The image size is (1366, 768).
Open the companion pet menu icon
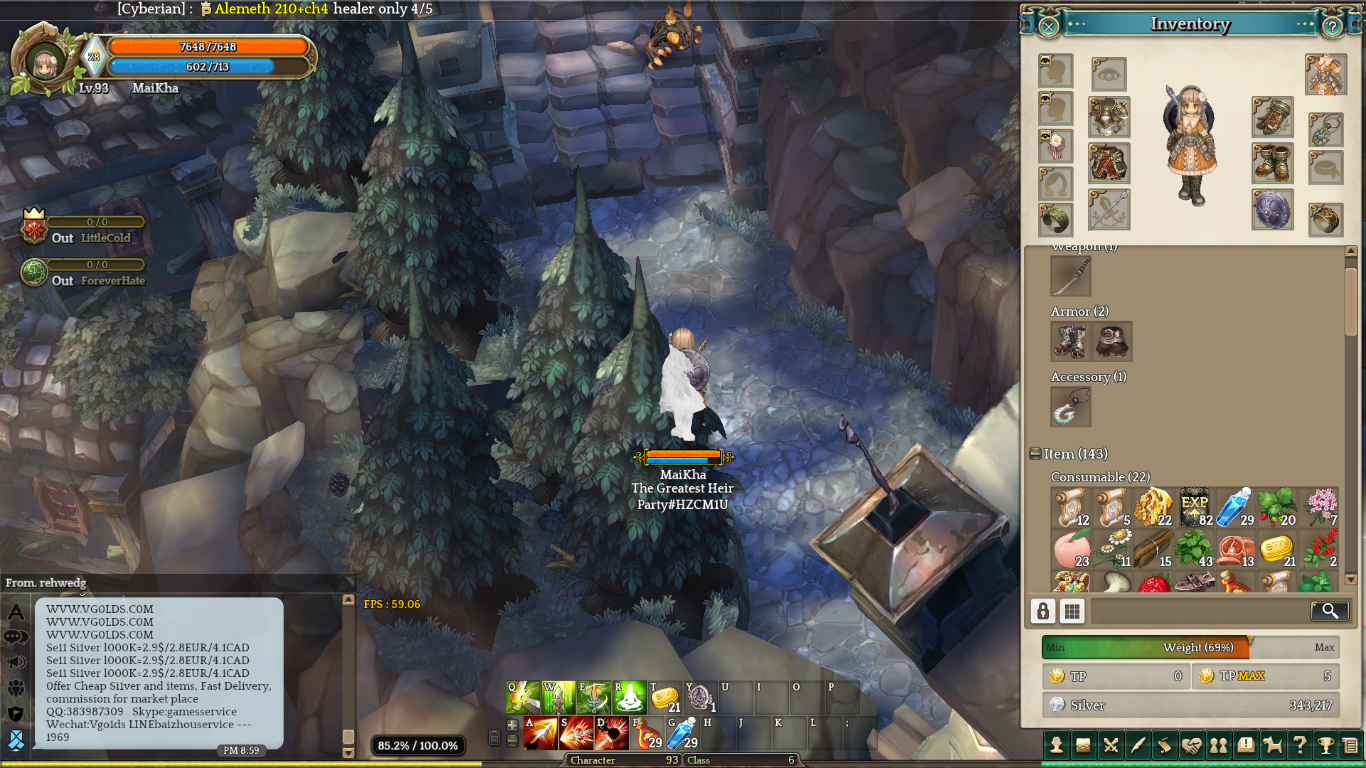pyautogui.click(x=1272, y=745)
